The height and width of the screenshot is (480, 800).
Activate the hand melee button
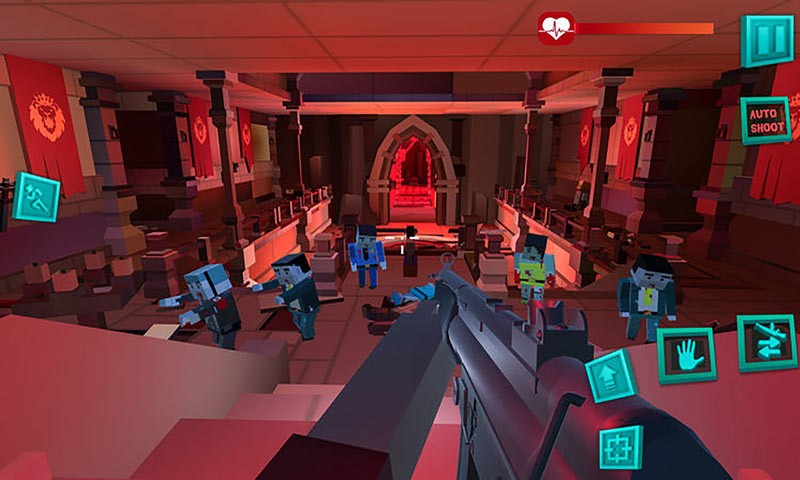tap(686, 355)
